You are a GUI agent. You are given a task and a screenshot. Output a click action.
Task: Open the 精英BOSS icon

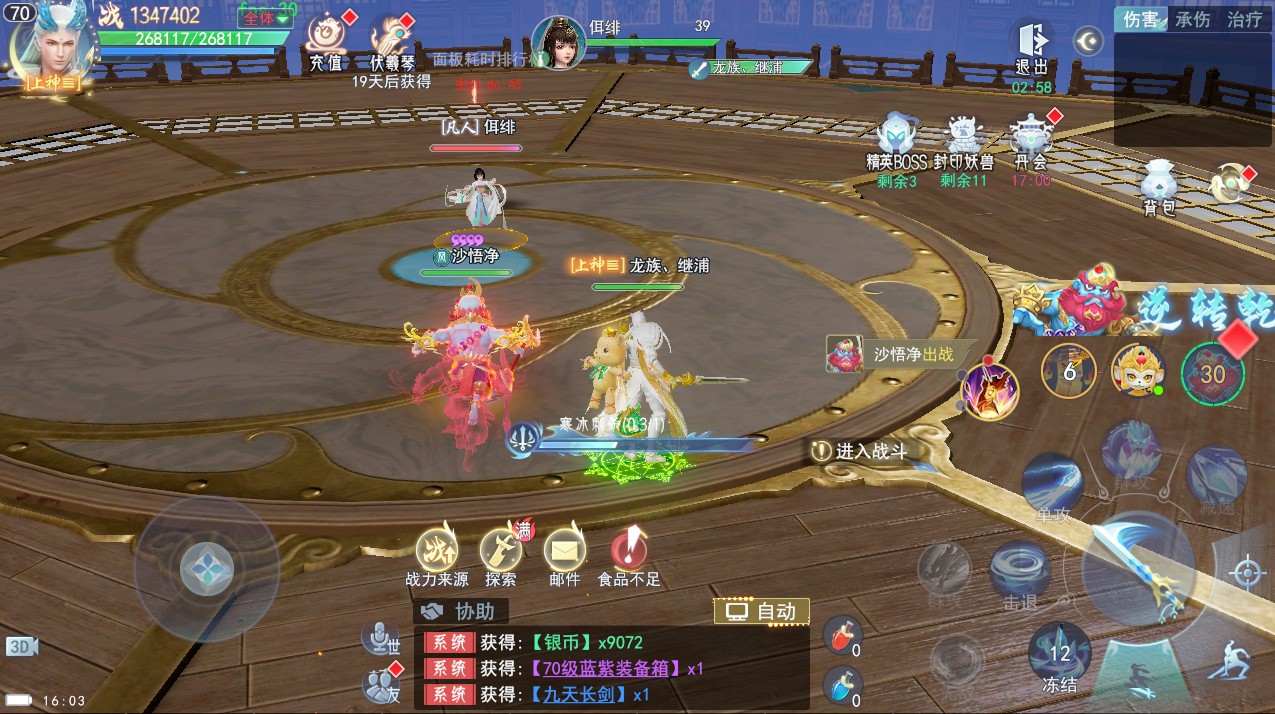coord(897,138)
